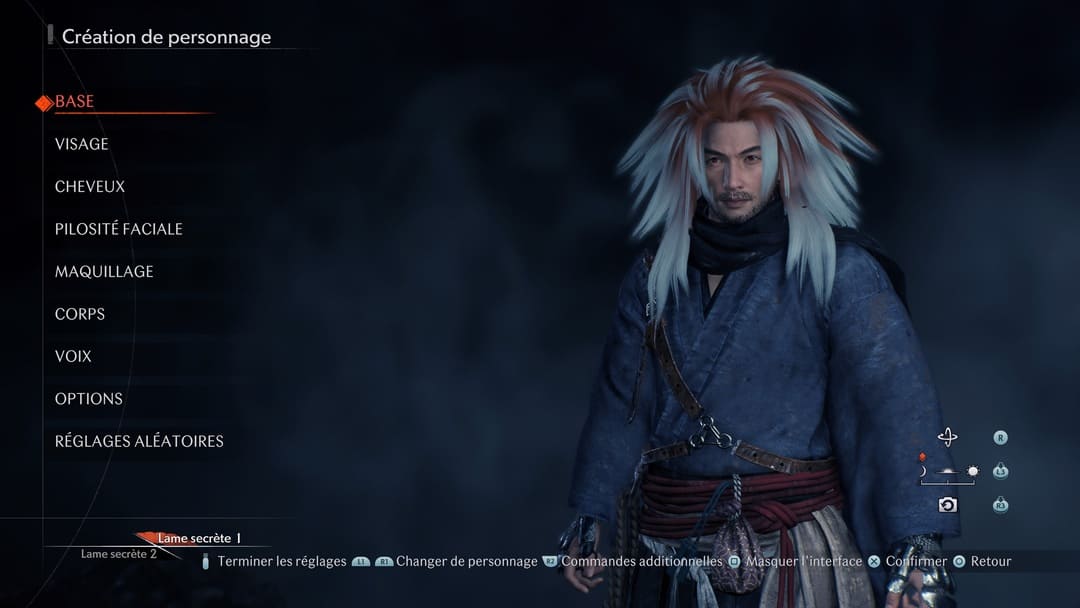
Task: Switch to Lame secrète 1 character
Action: [199, 539]
